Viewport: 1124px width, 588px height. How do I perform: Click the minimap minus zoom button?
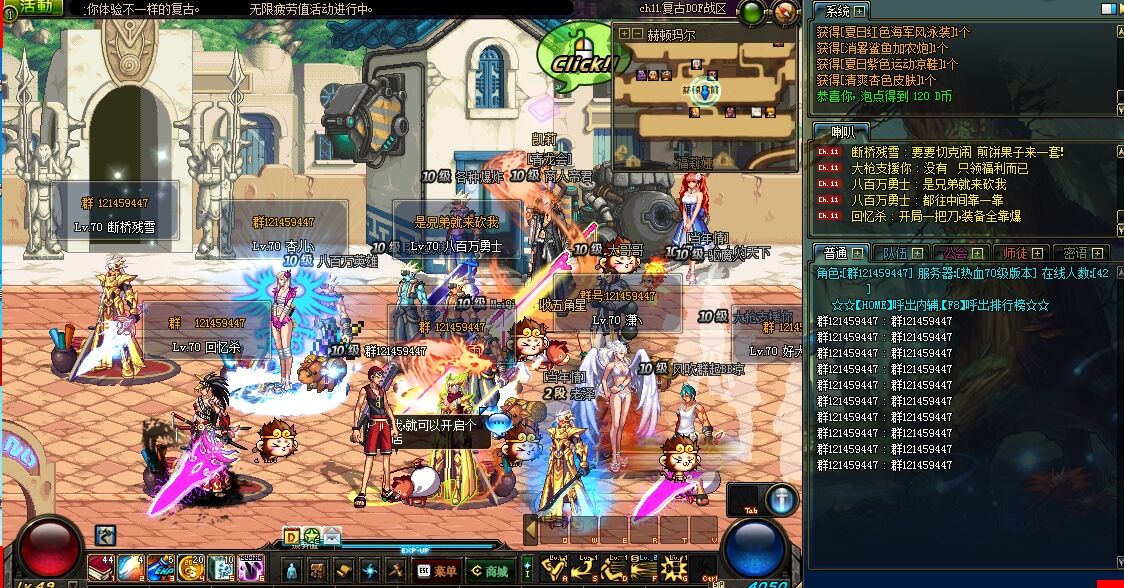click(x=638, y=33)
